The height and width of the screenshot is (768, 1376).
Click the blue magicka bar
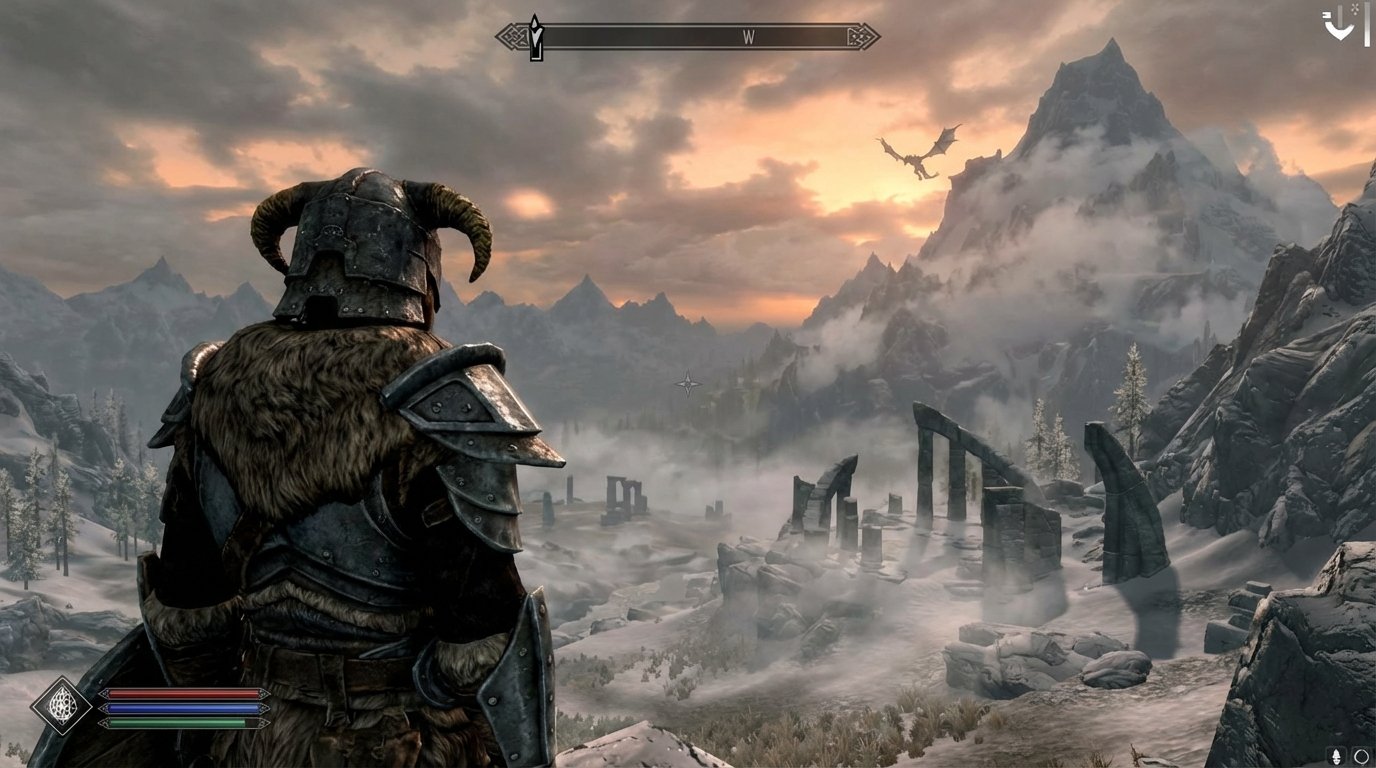click(x=180, y=707)
